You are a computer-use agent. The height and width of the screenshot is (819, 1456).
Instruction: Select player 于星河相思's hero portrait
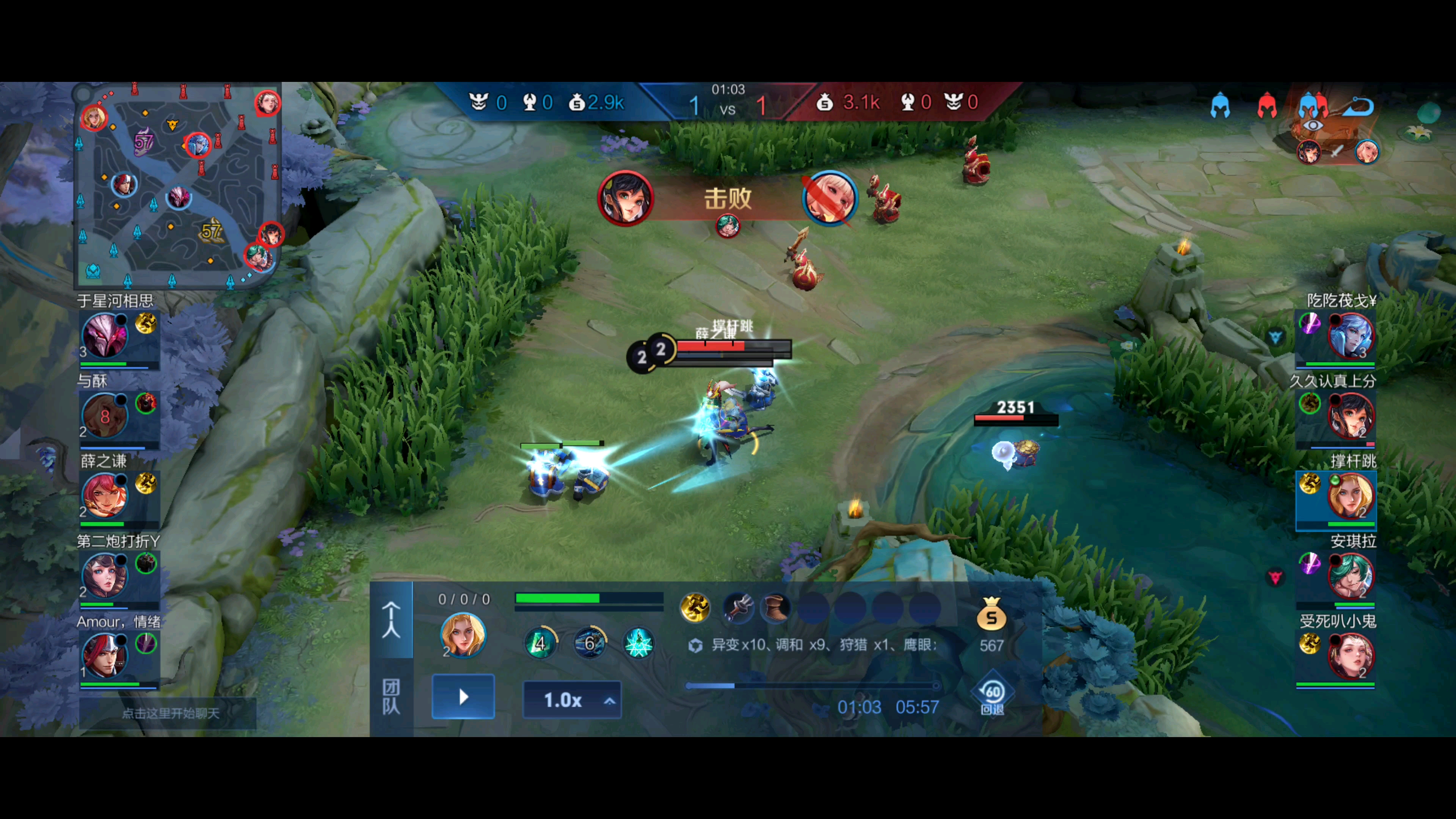tap(105, 336)
